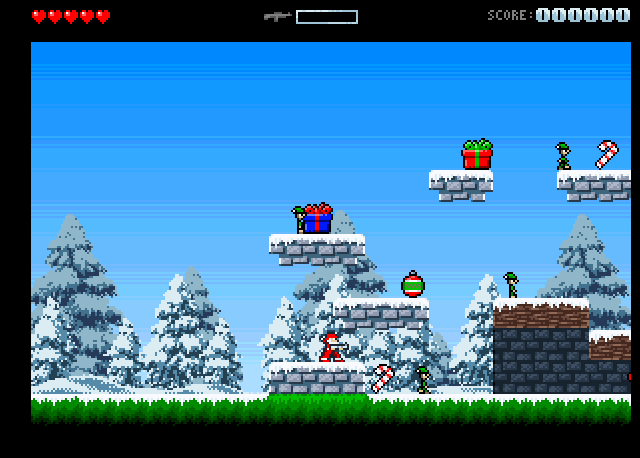
Task: Click the rifle weapon icon in the HUD
Action: [x=277, y=16]
